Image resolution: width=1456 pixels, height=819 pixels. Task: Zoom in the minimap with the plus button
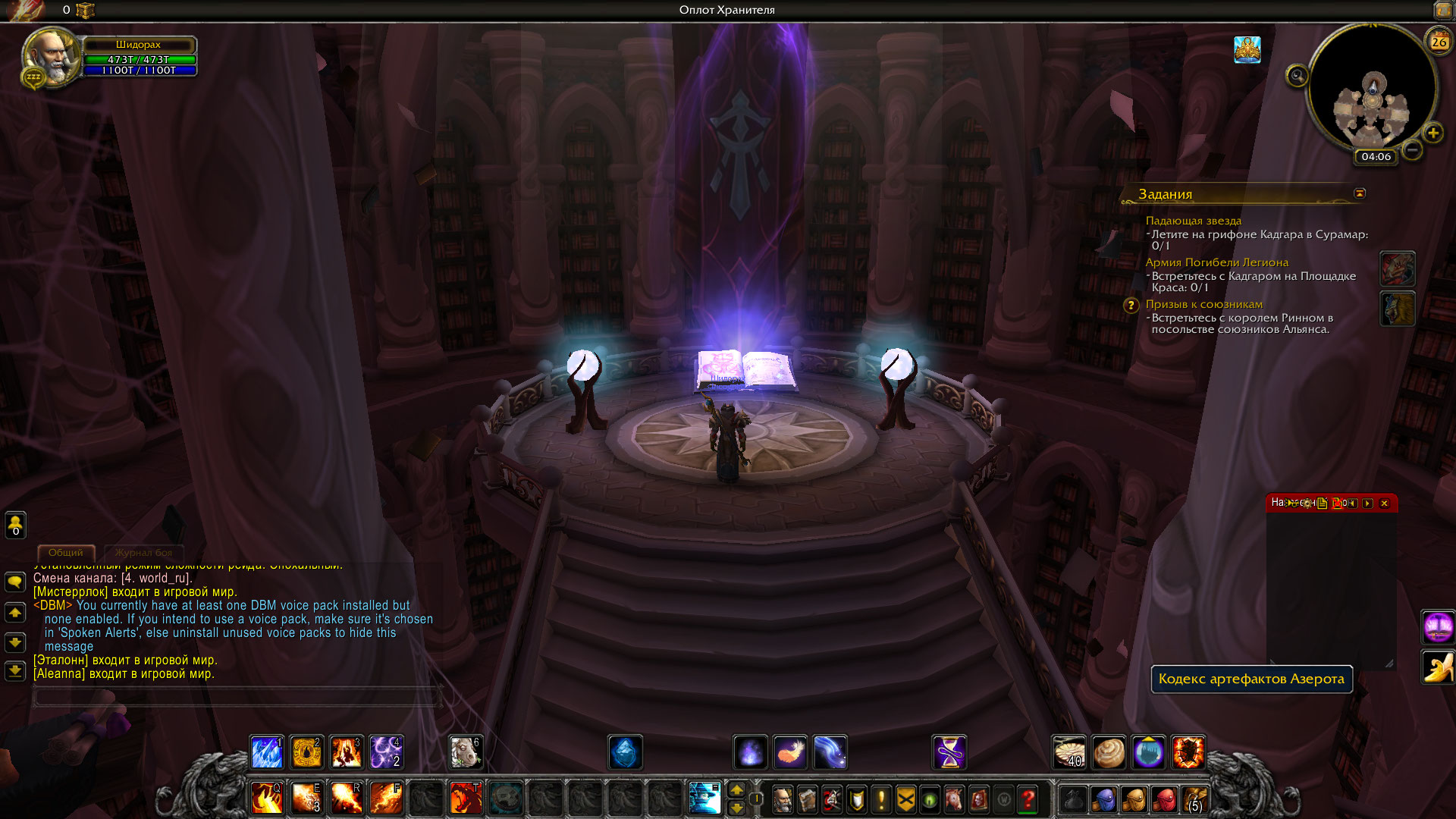click(x=1432, y=133)
